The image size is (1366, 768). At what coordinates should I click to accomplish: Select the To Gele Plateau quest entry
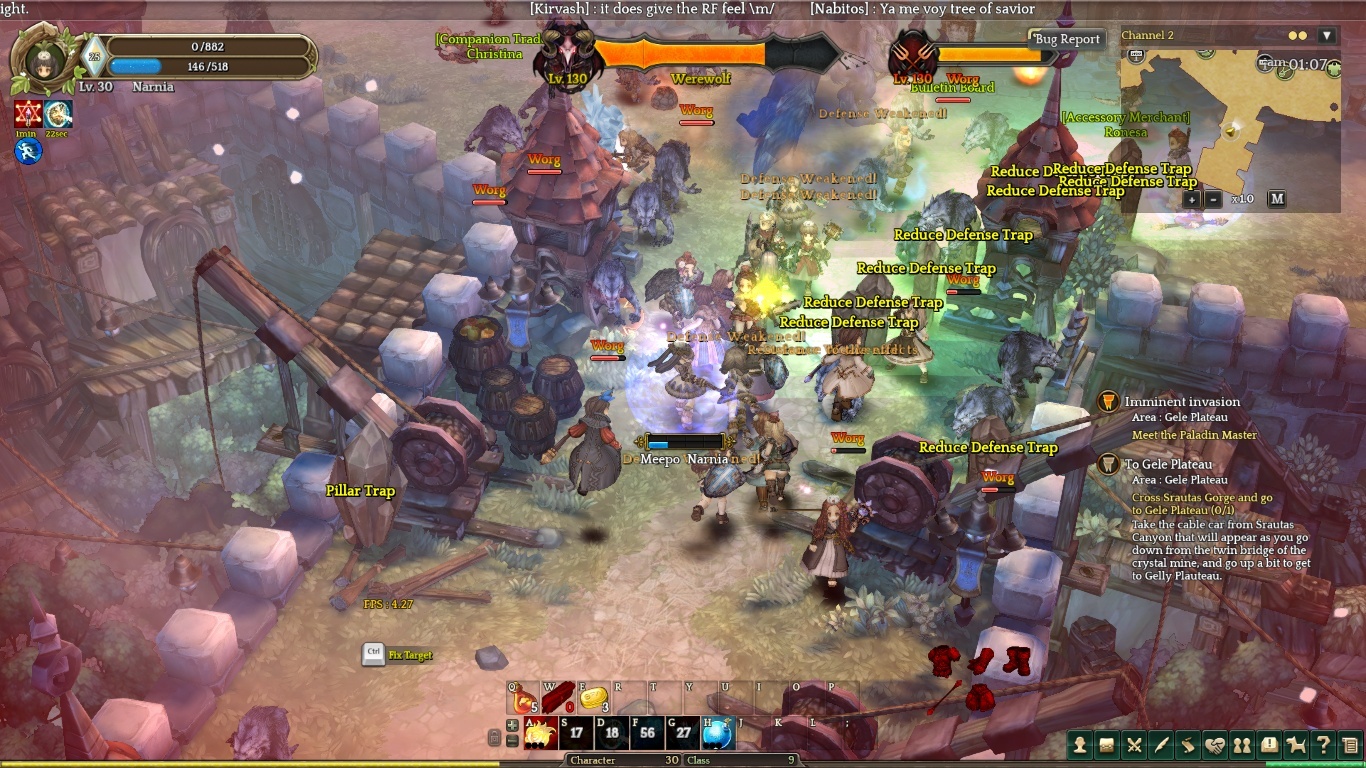click(1168, 464)
